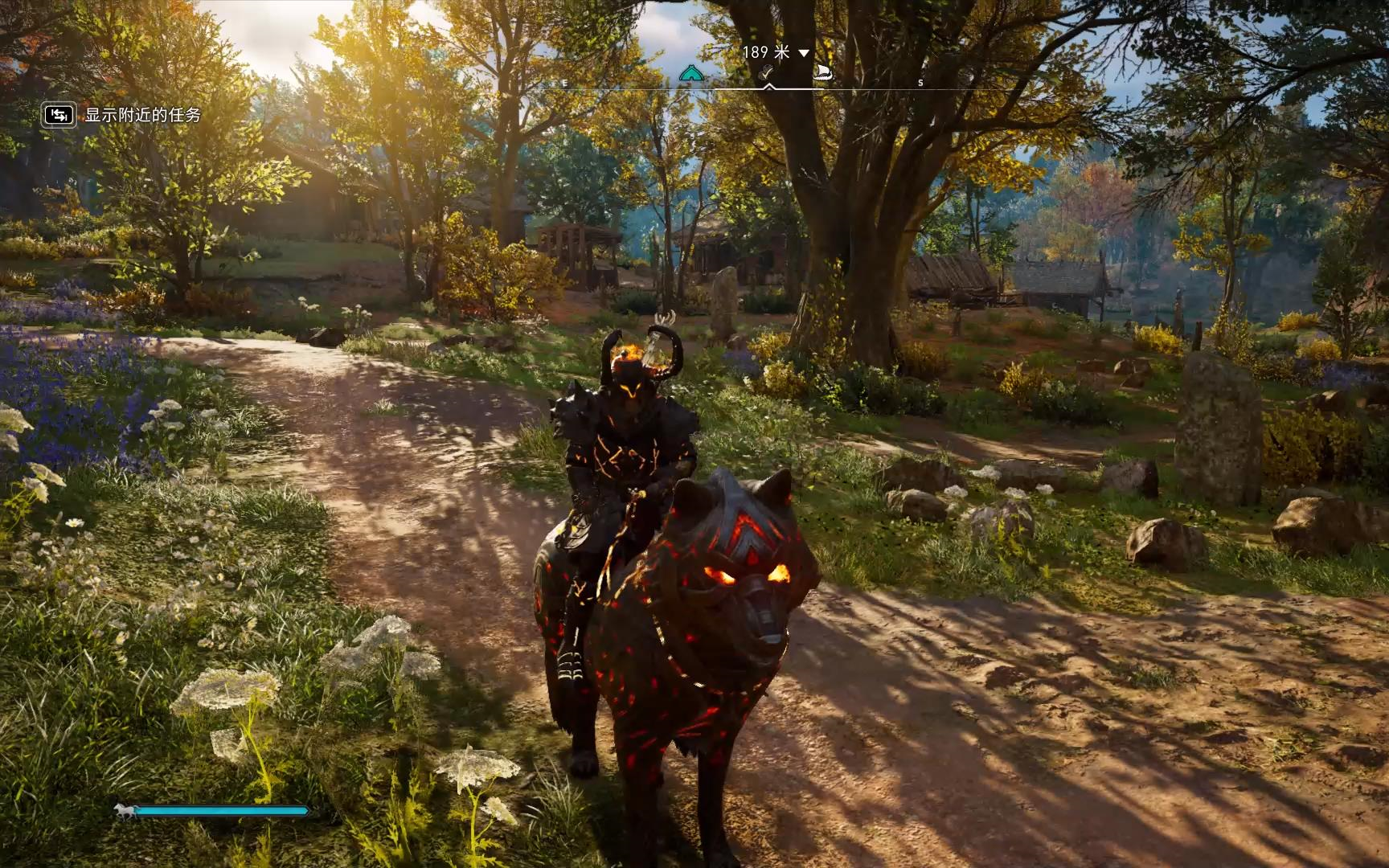Viewport: 1389px width, 868px height.
Task: Show nearby quests via 显示附近的任务 label
Action: pos(142,115)
